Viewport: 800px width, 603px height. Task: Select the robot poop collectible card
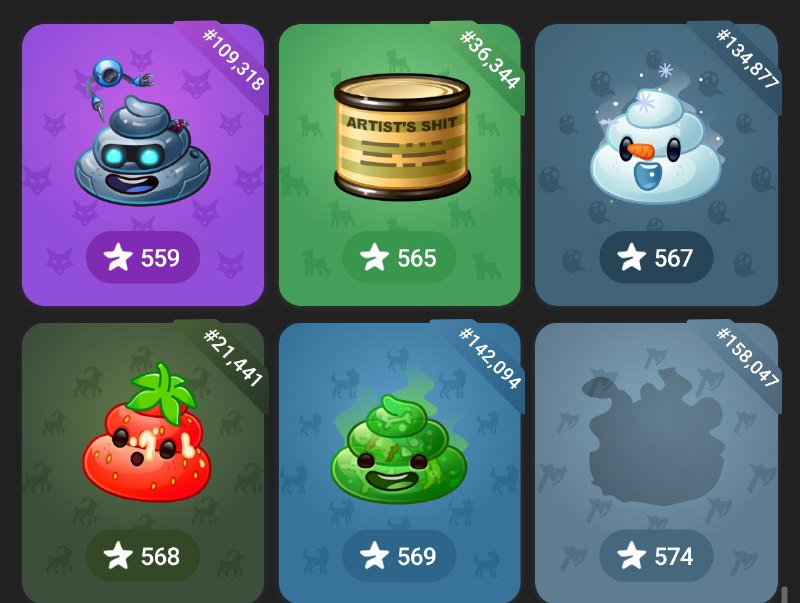point(143,140)
